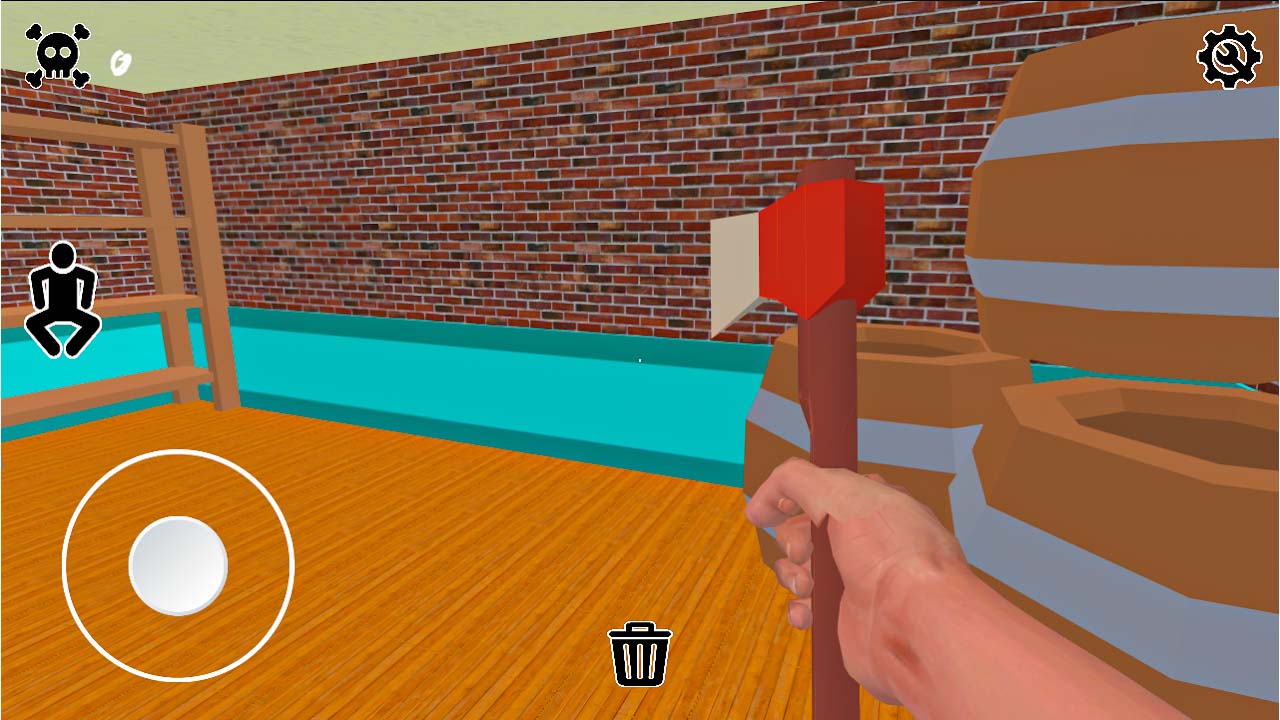Image resolution: width=1280 pixels, height=720 pixels.
Task: Click the white loading spinner icon
Action: coord(119,60)
